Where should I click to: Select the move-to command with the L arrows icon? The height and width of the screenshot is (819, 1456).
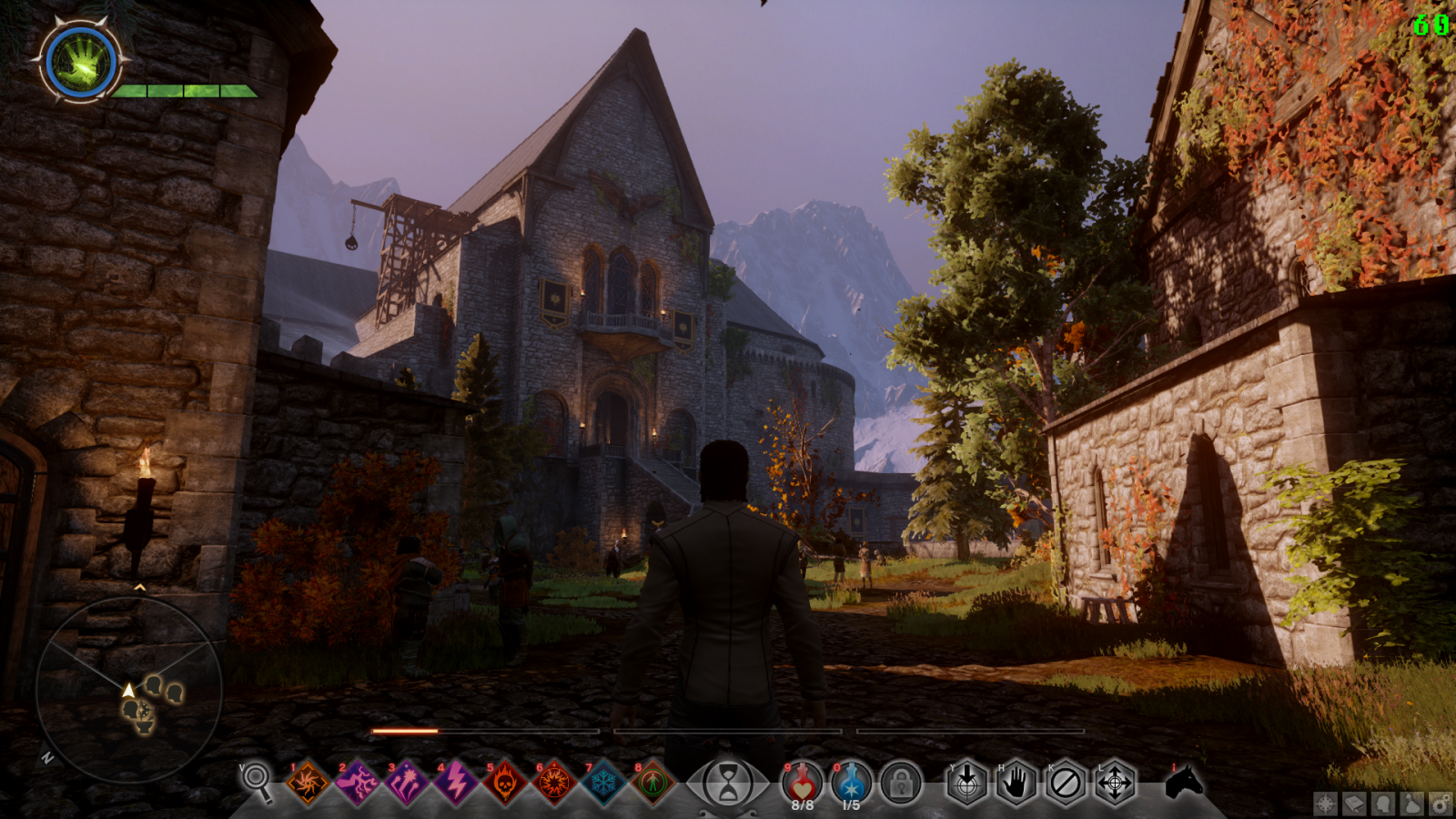(x=1117, y=784)
